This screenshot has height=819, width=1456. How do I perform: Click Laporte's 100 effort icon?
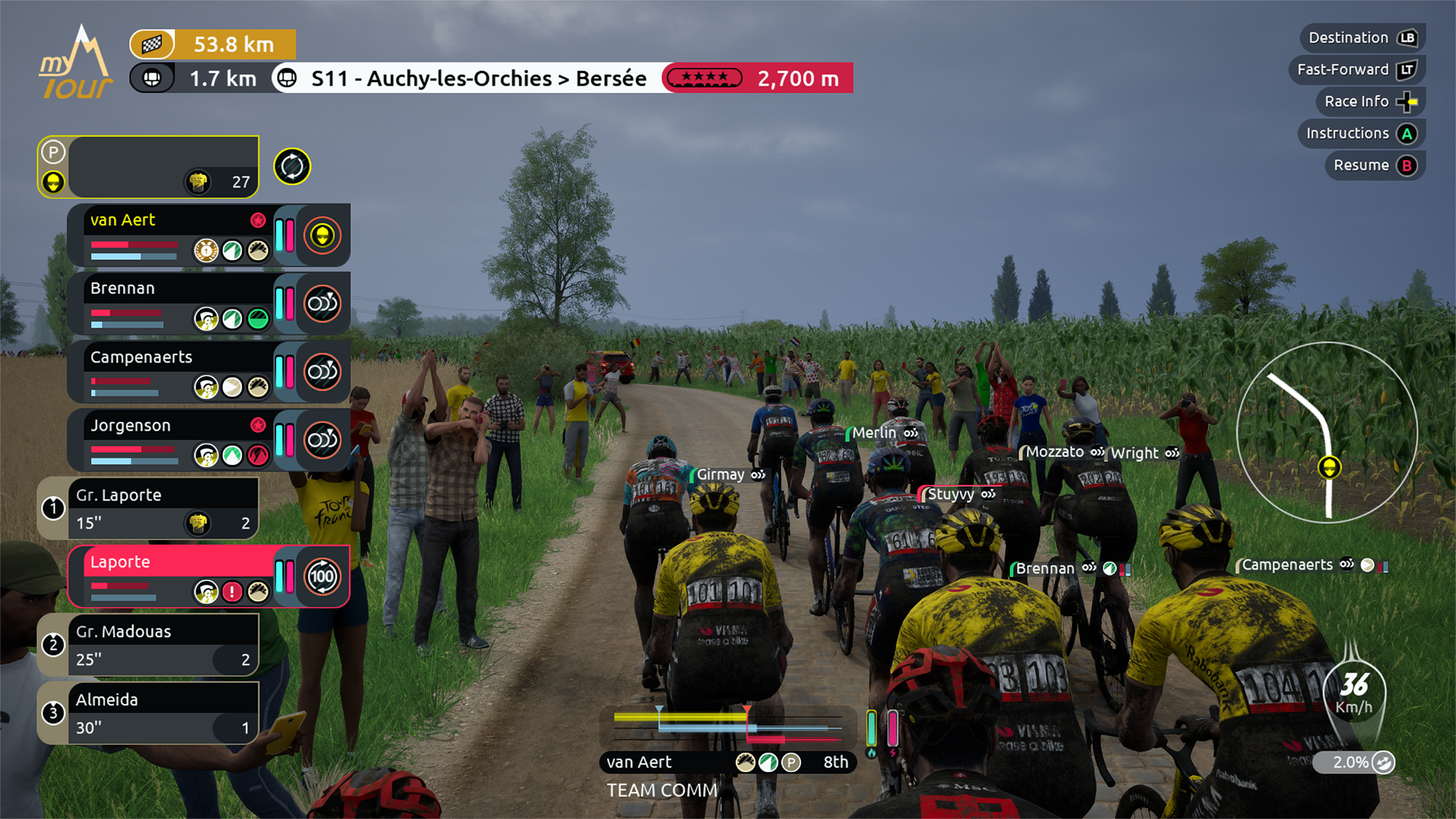tap(322, 576)
